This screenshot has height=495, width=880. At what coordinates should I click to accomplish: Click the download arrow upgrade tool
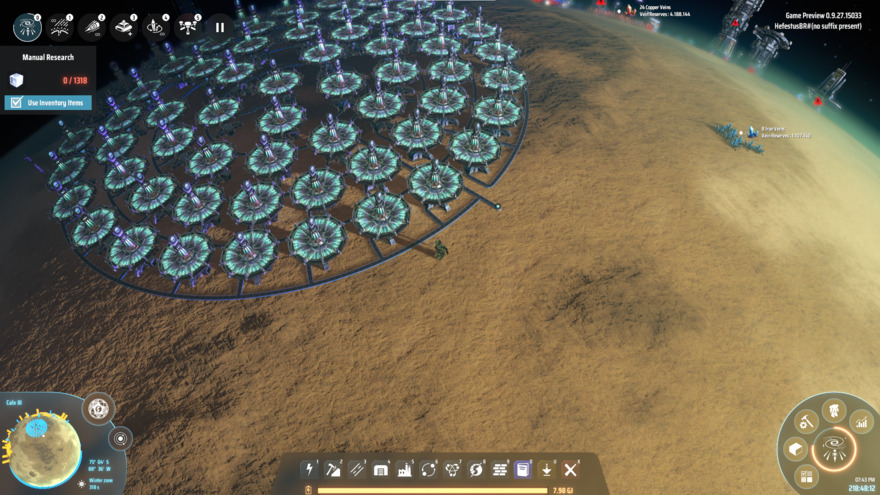pyautogui.click(x=547, y=470)
